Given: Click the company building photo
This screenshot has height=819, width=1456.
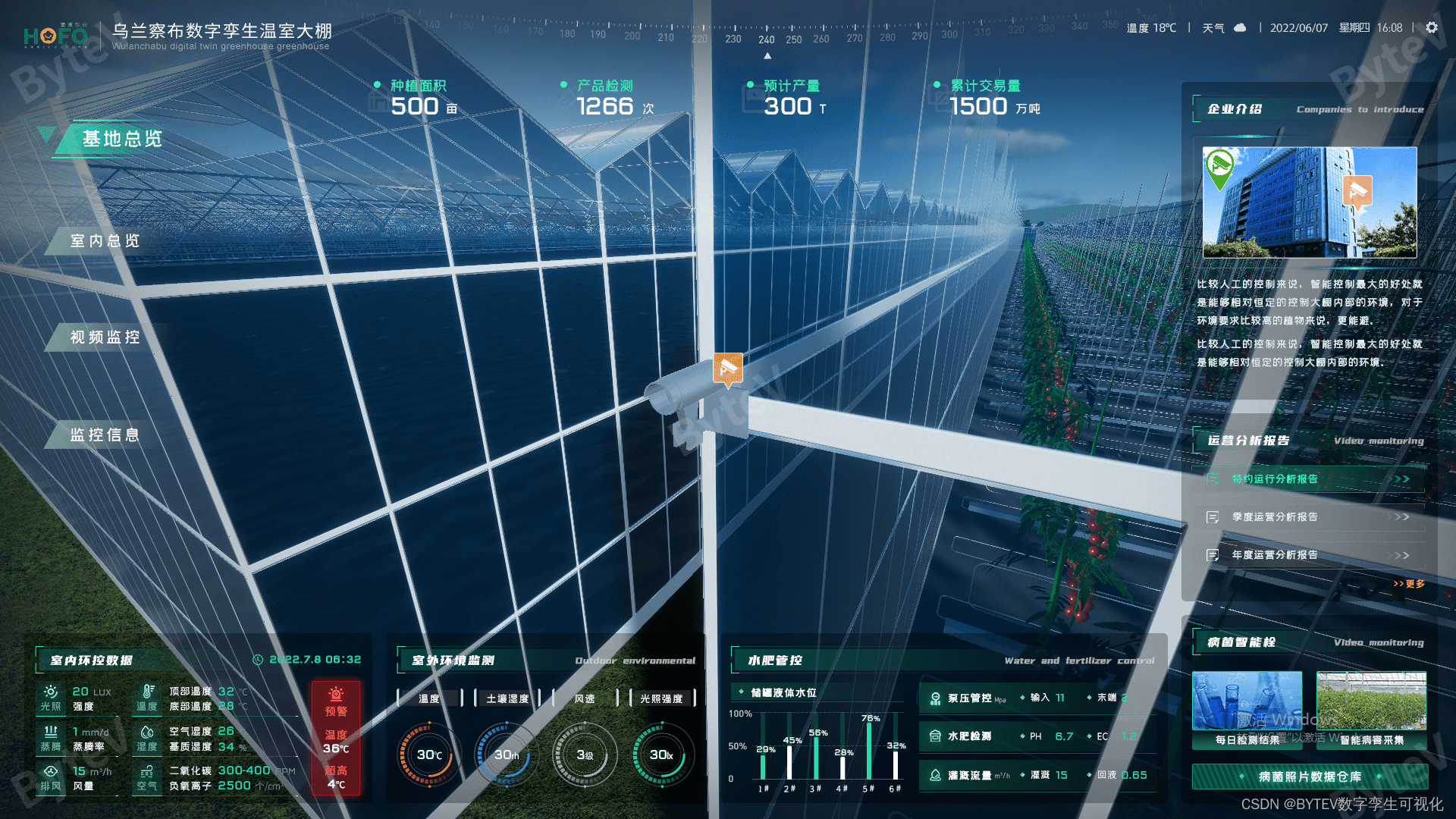Looking at the screenshot, I should tap(1310, 202).
